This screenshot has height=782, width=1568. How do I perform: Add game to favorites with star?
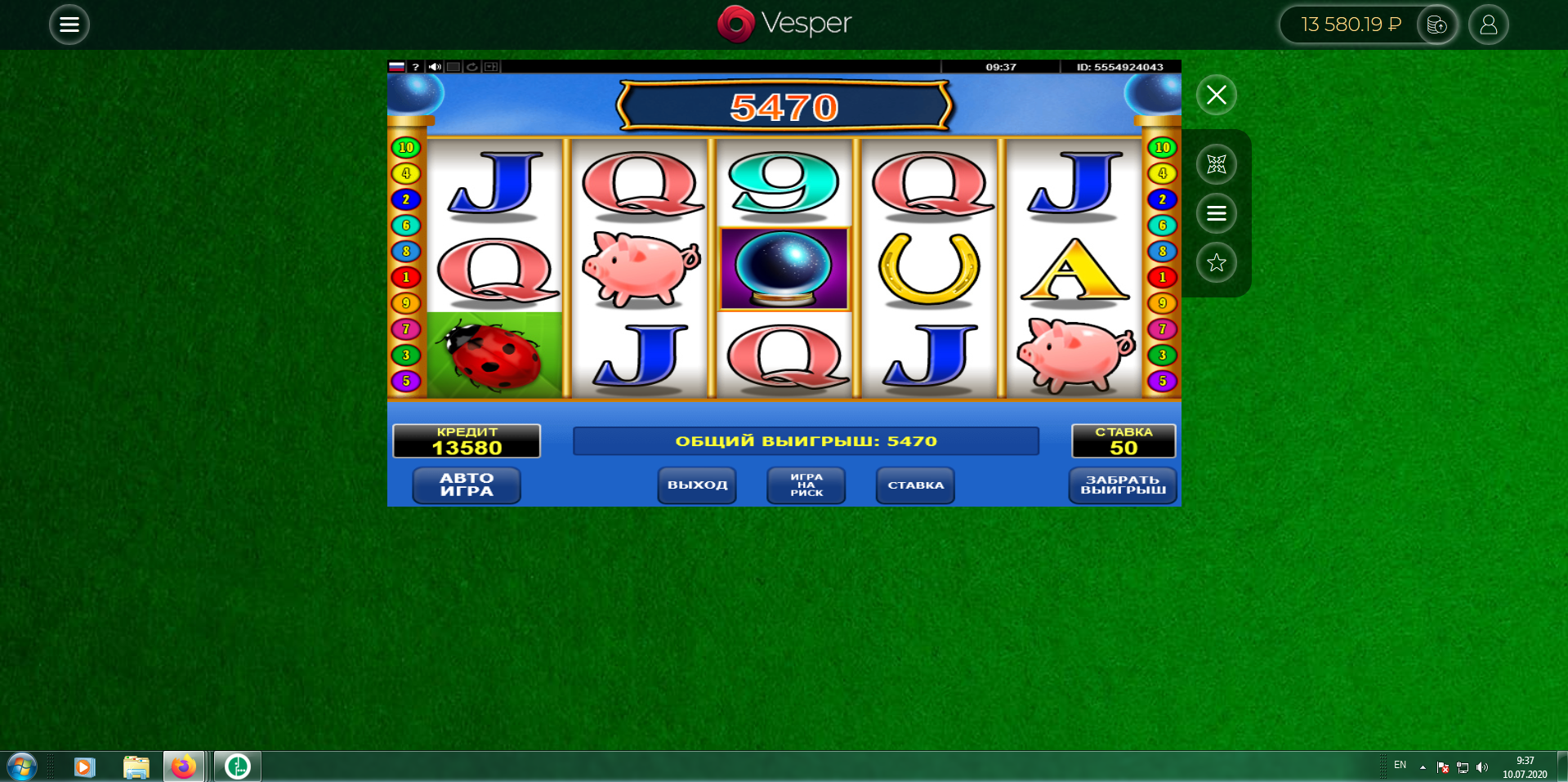click(1216, 262)
